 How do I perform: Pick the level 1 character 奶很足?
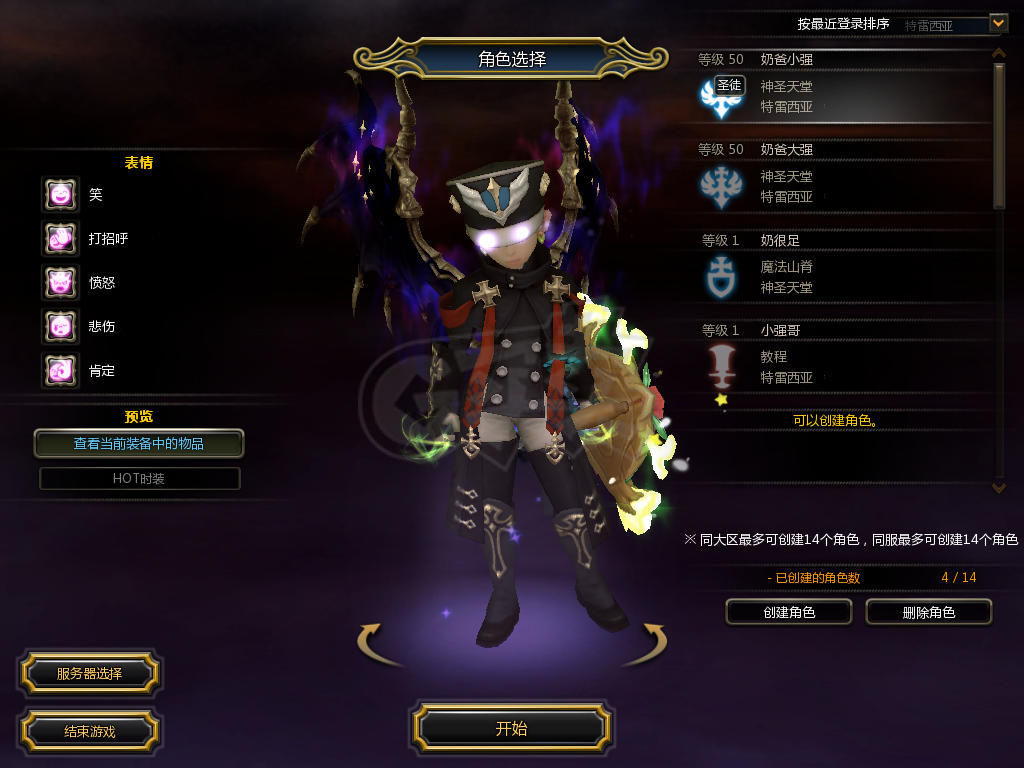[840, 267]
